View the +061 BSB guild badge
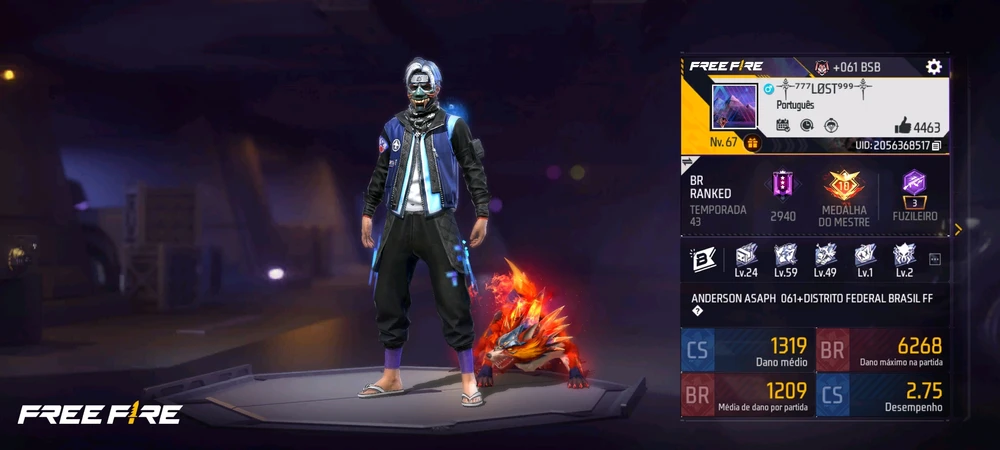 click(x=821, y=66)
